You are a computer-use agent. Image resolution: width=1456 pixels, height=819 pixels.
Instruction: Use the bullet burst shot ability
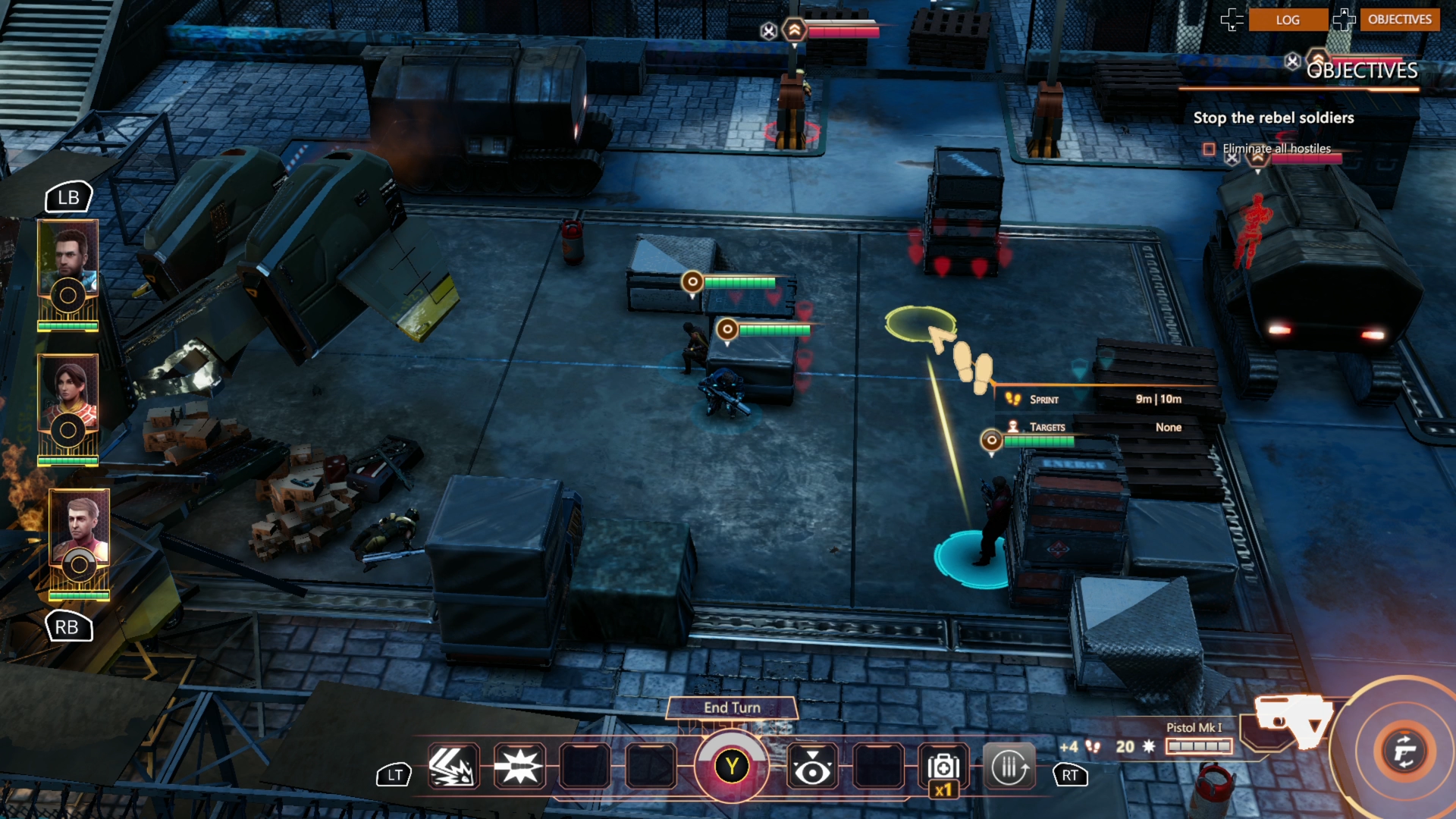519,767
